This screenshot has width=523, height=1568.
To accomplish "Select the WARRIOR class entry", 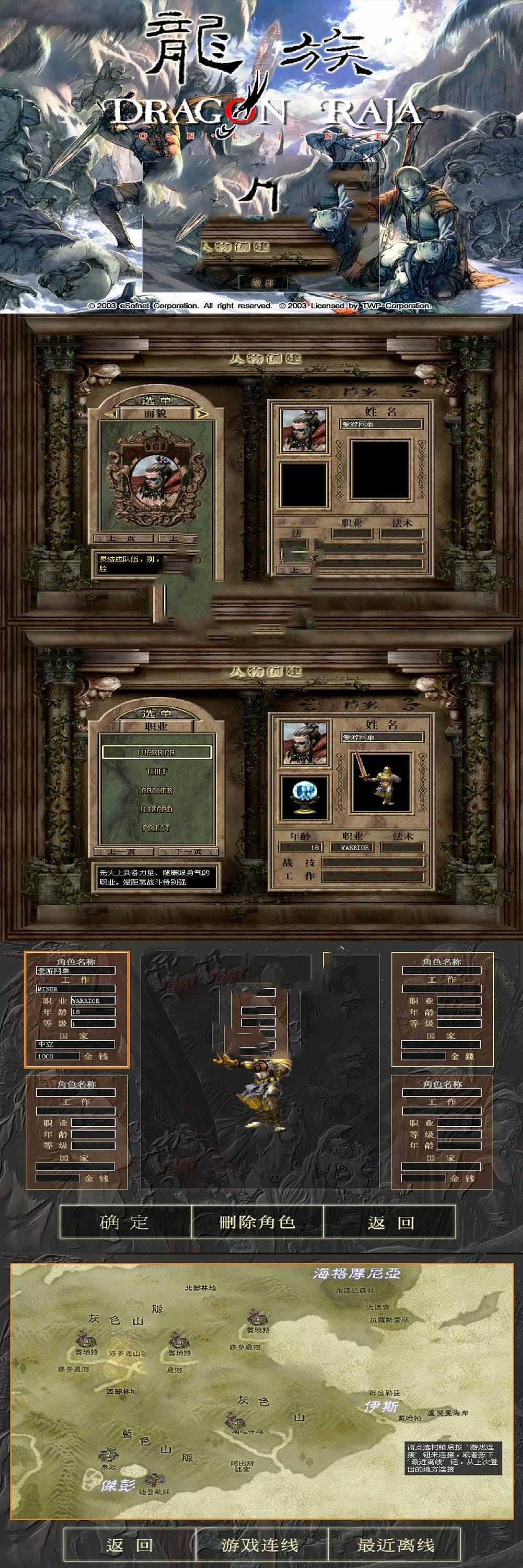I will tap(156, 752).
